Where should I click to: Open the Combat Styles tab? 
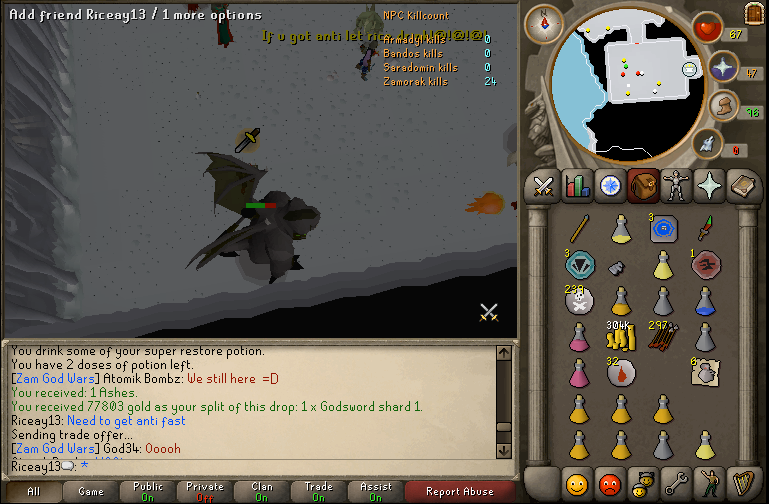[544, 185]
